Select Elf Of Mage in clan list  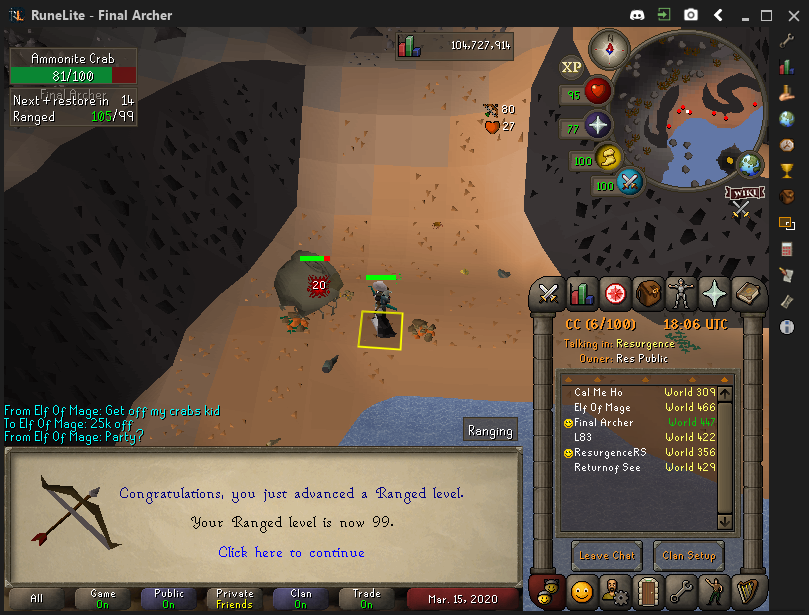[602, 408]
